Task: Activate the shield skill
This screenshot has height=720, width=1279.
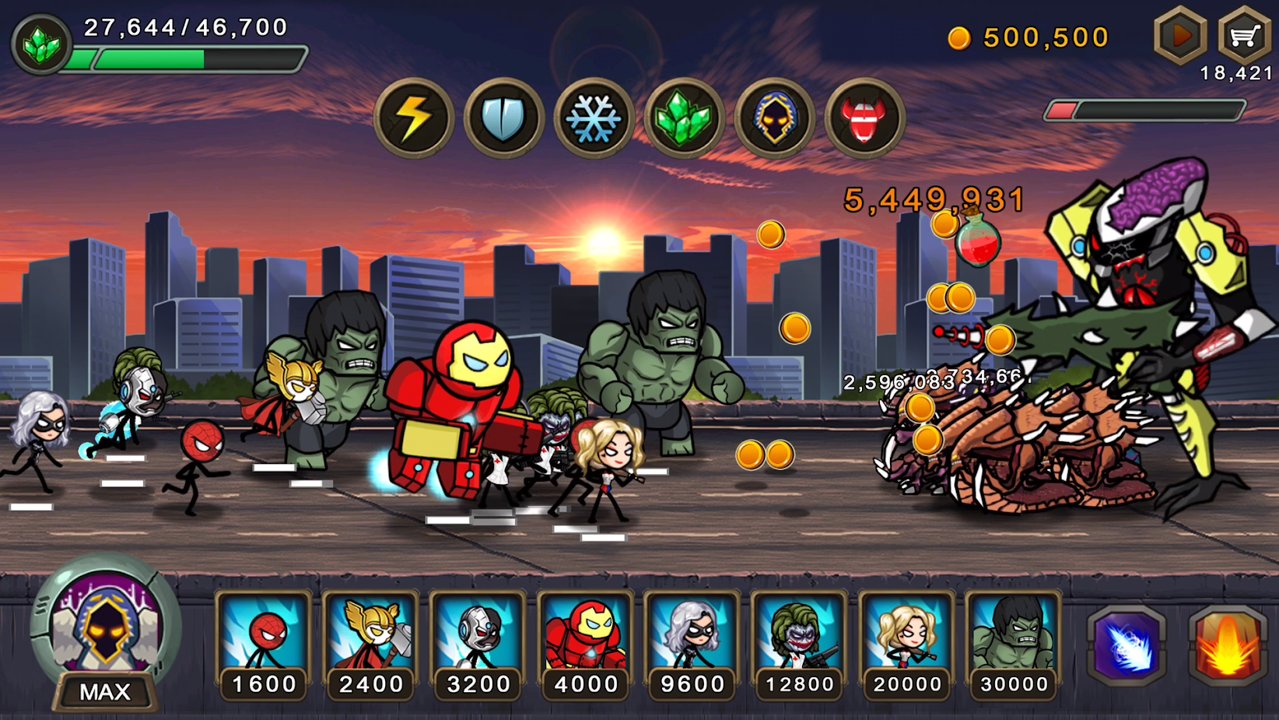Action: tap(504, 119)
